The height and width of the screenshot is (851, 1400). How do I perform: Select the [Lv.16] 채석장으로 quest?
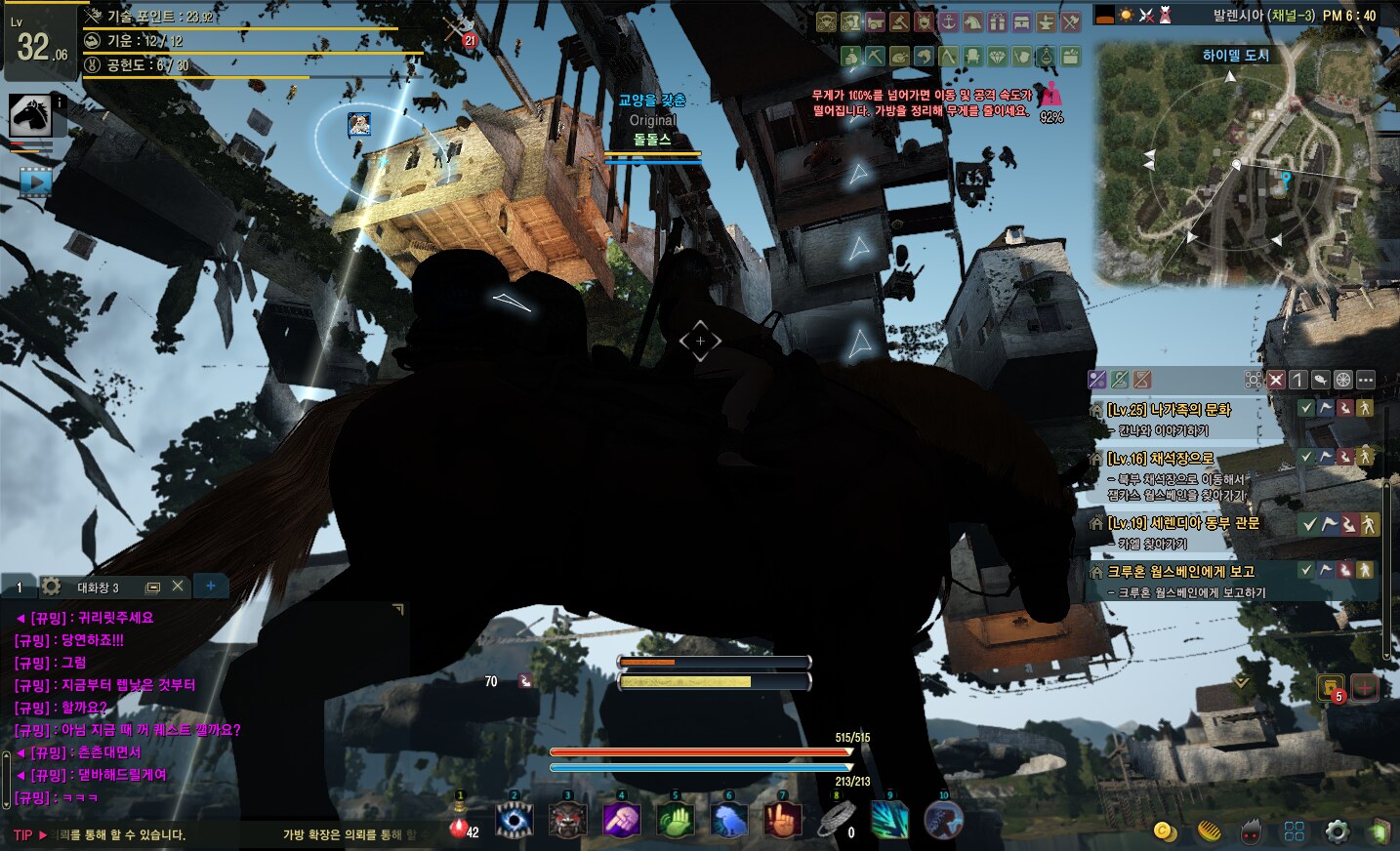click(1161, 459)
